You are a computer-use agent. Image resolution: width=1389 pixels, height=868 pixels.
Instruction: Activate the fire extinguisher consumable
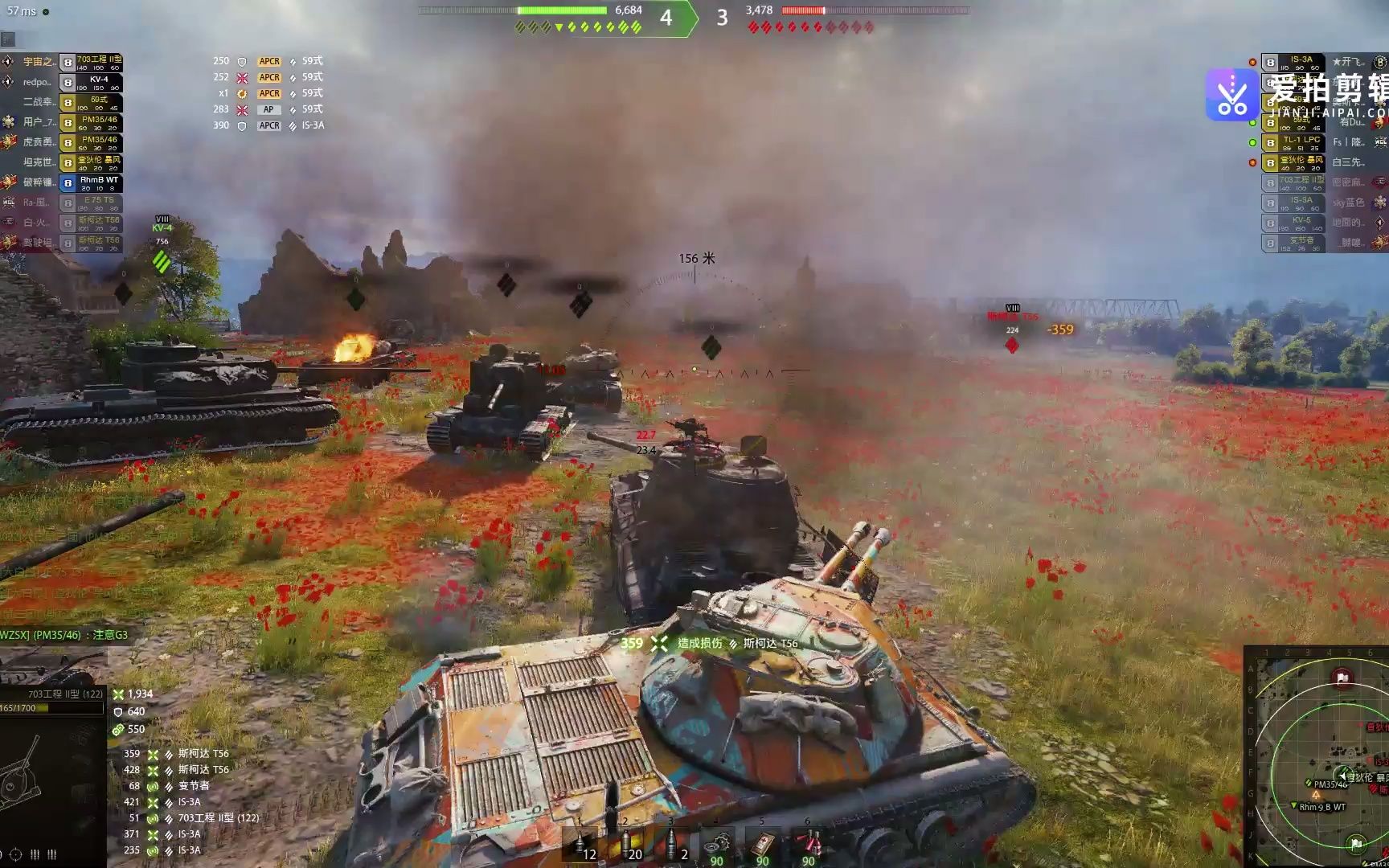click(808, 845)
